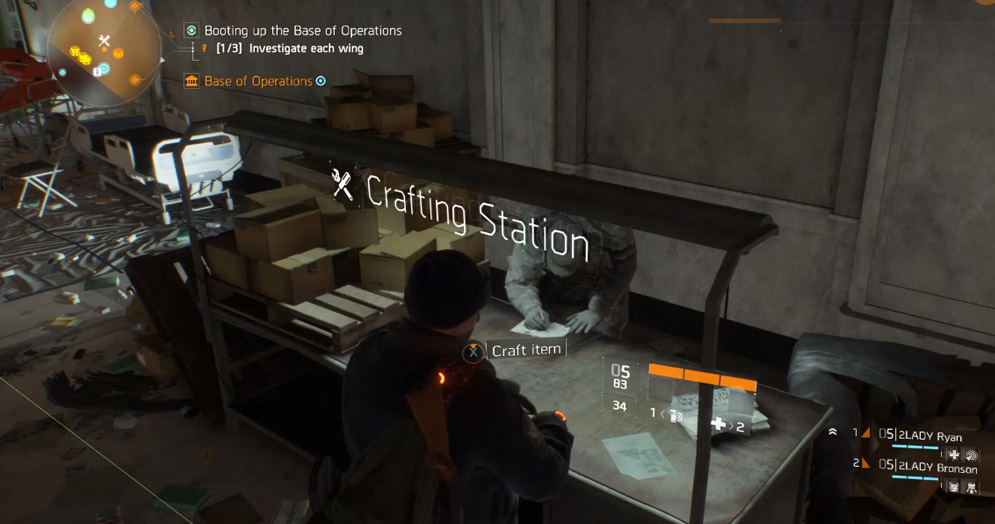Select the grenade icon beside the ammo

(x=676, y=414)
